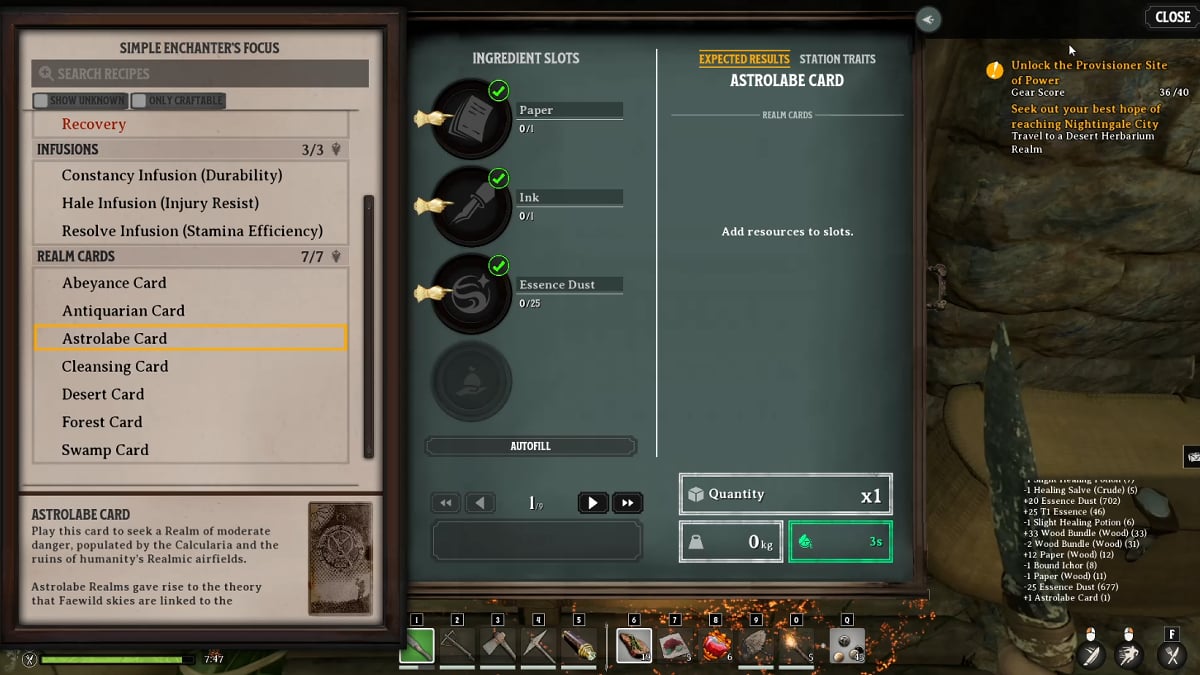Toggle the Show Unknown checkbox
The height and width of the screenshot is (675, 1200).
pyautogui.click(x=41, y=100)
